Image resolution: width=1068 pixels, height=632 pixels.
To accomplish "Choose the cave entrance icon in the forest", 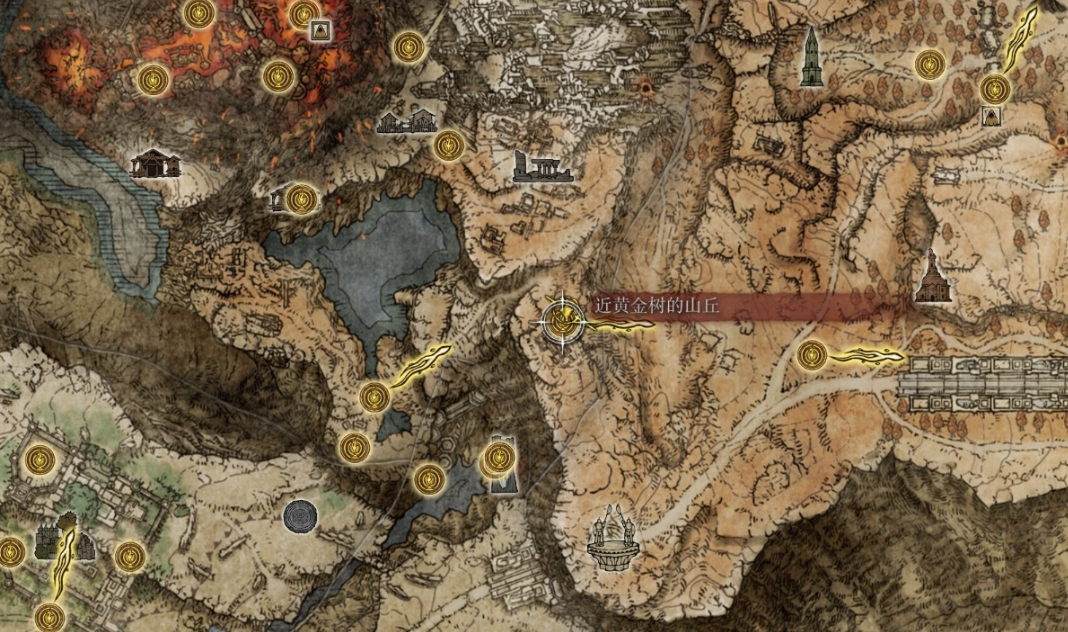I will 991,116.
